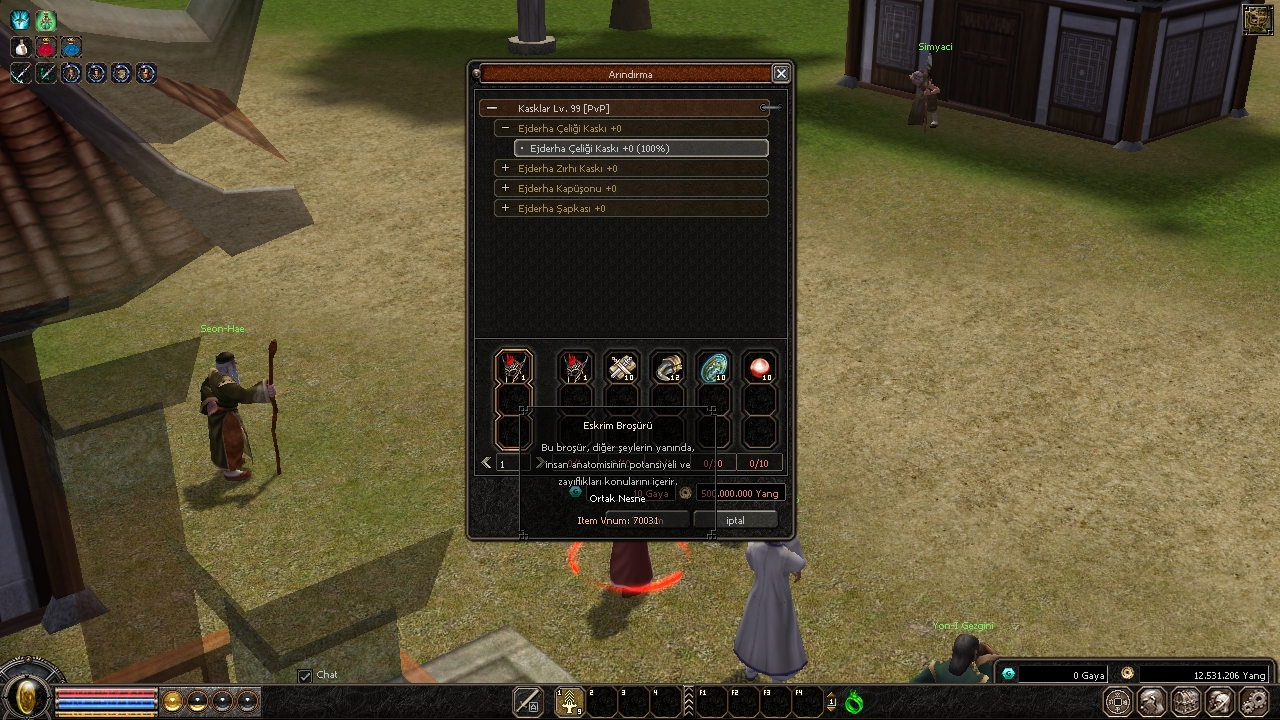Expand the Ejderha Zırhı Kaskı +0 entry

coord(506,168)
